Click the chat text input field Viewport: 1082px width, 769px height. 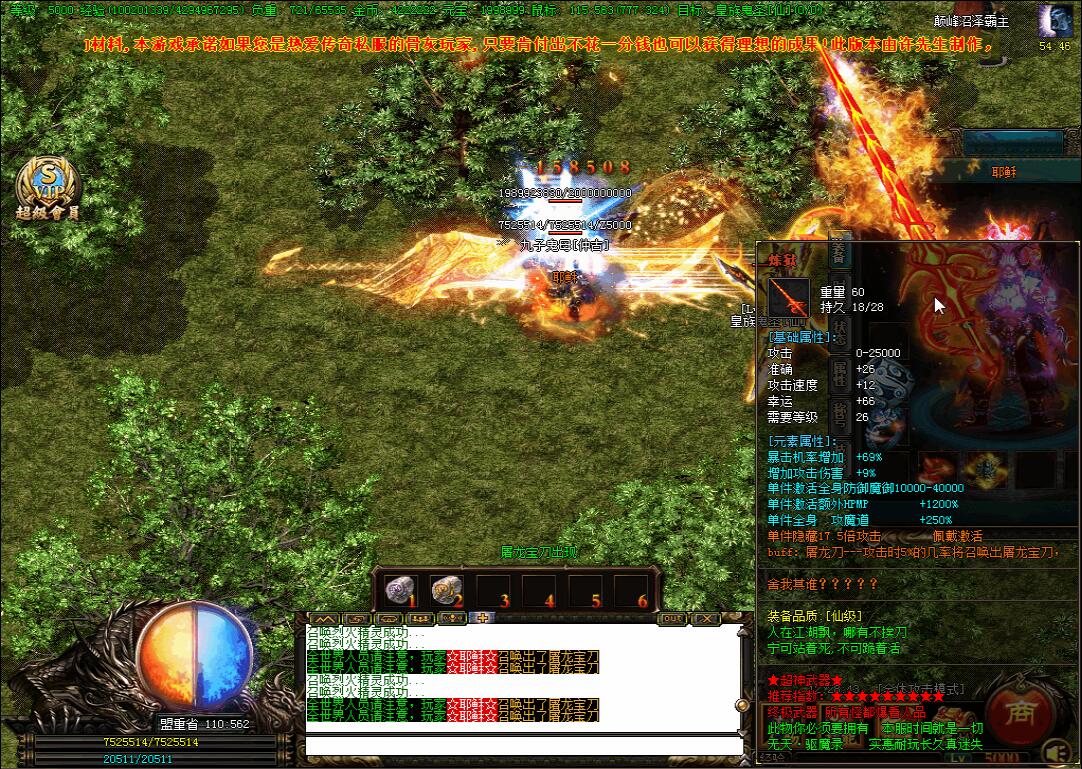coord(524,746)
